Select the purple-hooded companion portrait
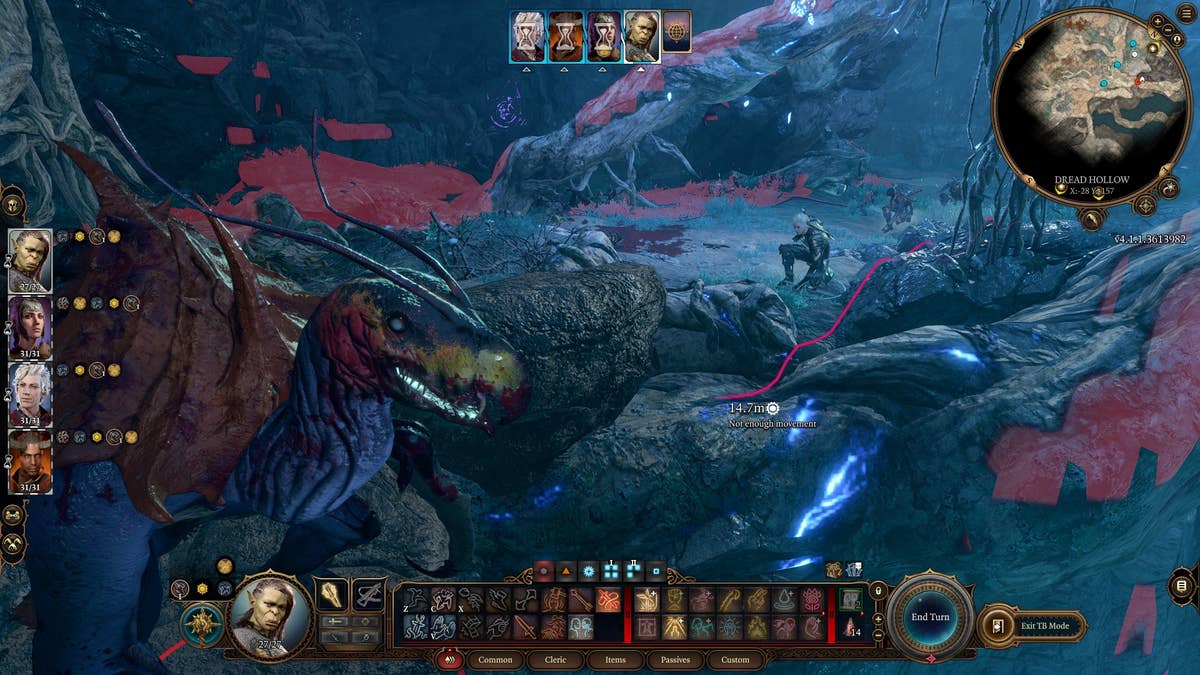 pos(30,326)
